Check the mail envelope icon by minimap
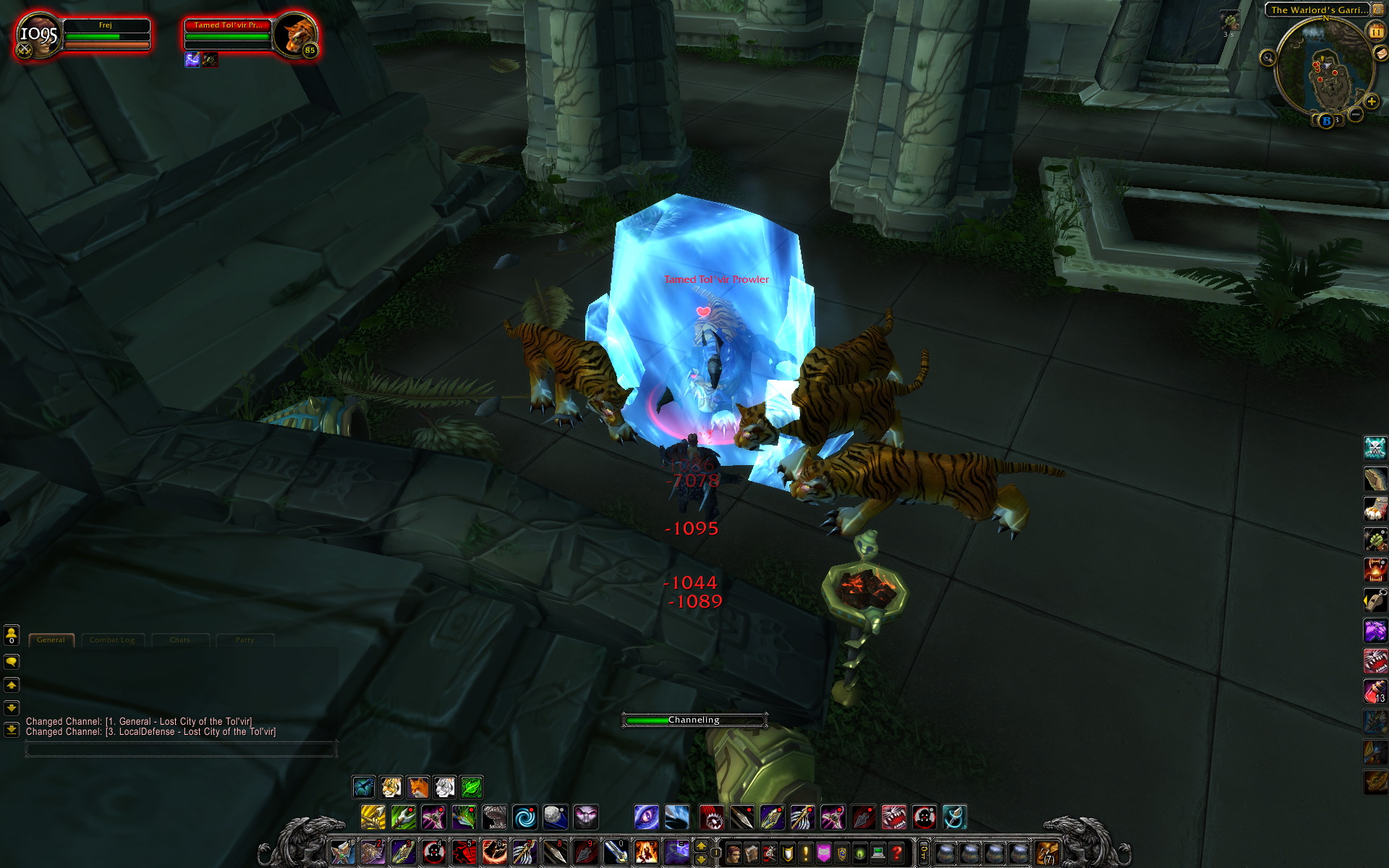Viewport: 1389px width, 868px height. pos(1381,54)
